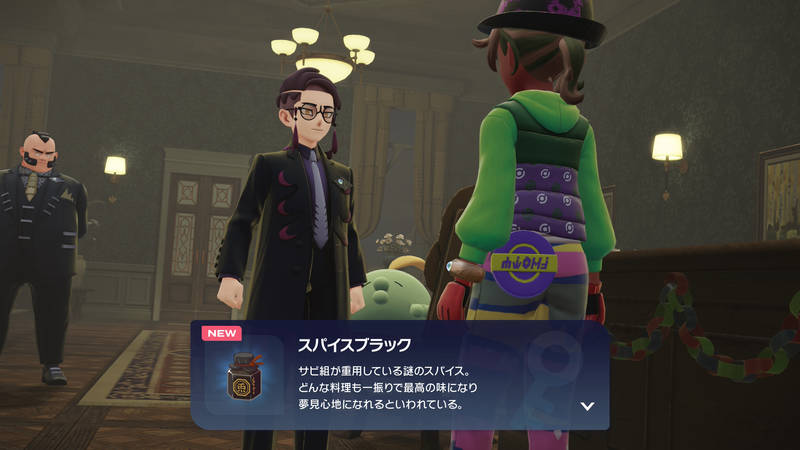The height and width of the screenshot is (450, 800).
Task: Advance the dialogue with the down arrow
Action: 587,406
